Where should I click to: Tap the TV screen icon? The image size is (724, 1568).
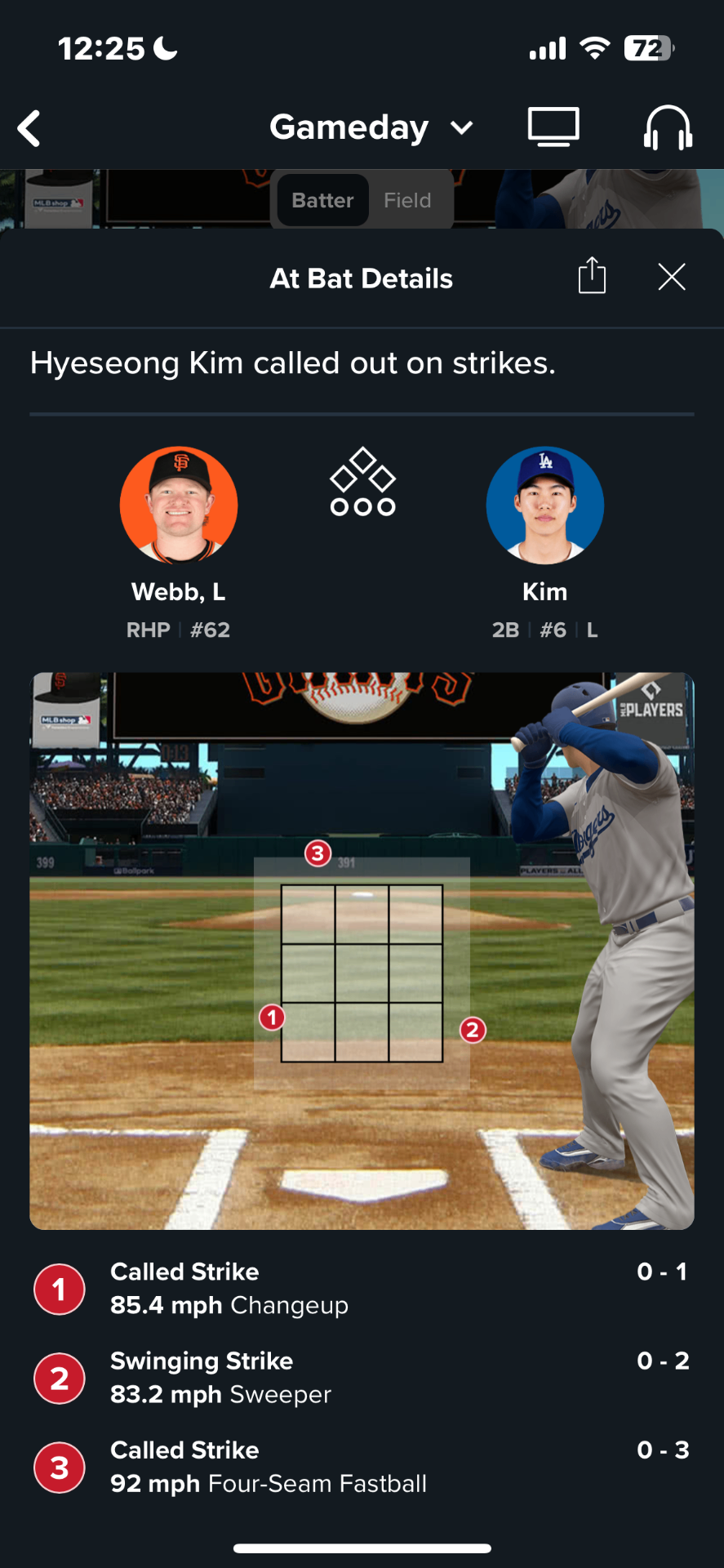[x=553, y=127]
